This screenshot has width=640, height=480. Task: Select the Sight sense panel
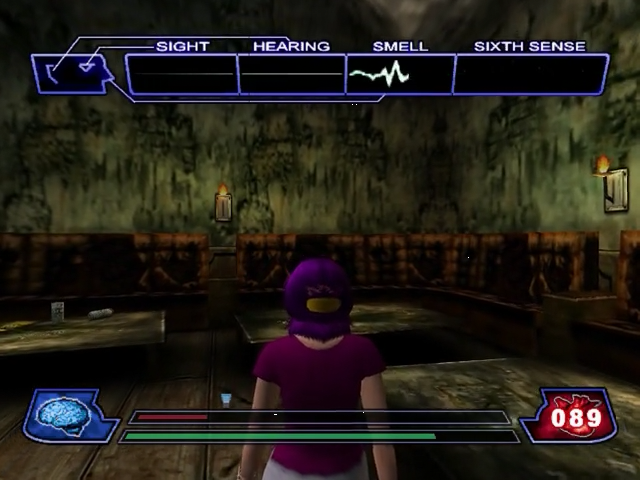183,75
